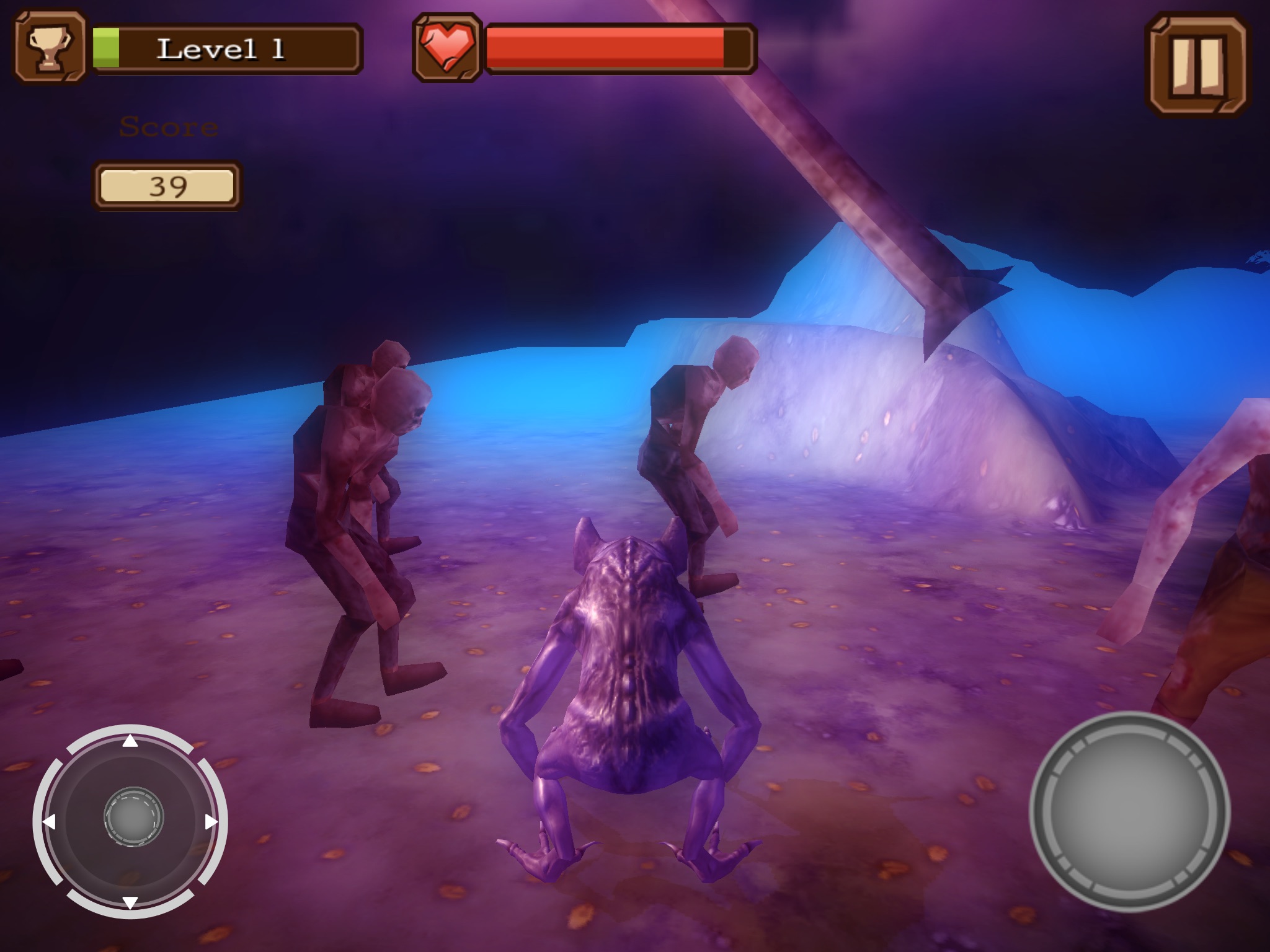Viewport: 1270px width, 952px height.
Task: Push the joystick's up arrow
Action: tap(130, 741)
